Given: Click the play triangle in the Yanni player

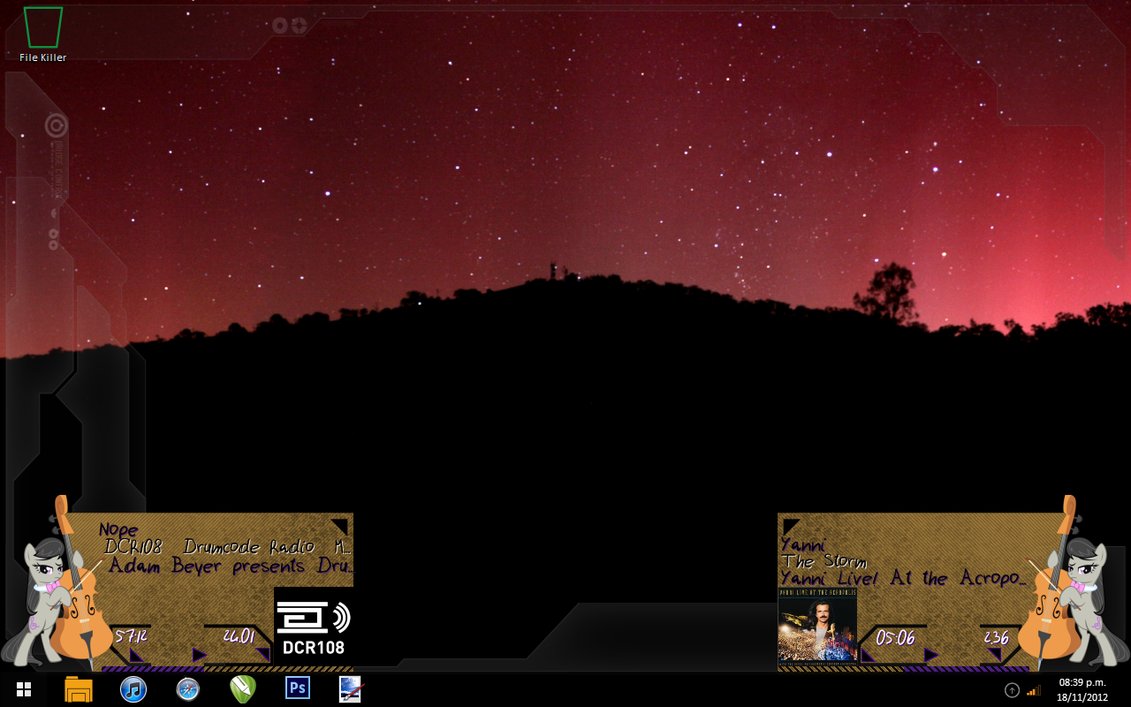Looking at the screenshot, I should 930,655.
